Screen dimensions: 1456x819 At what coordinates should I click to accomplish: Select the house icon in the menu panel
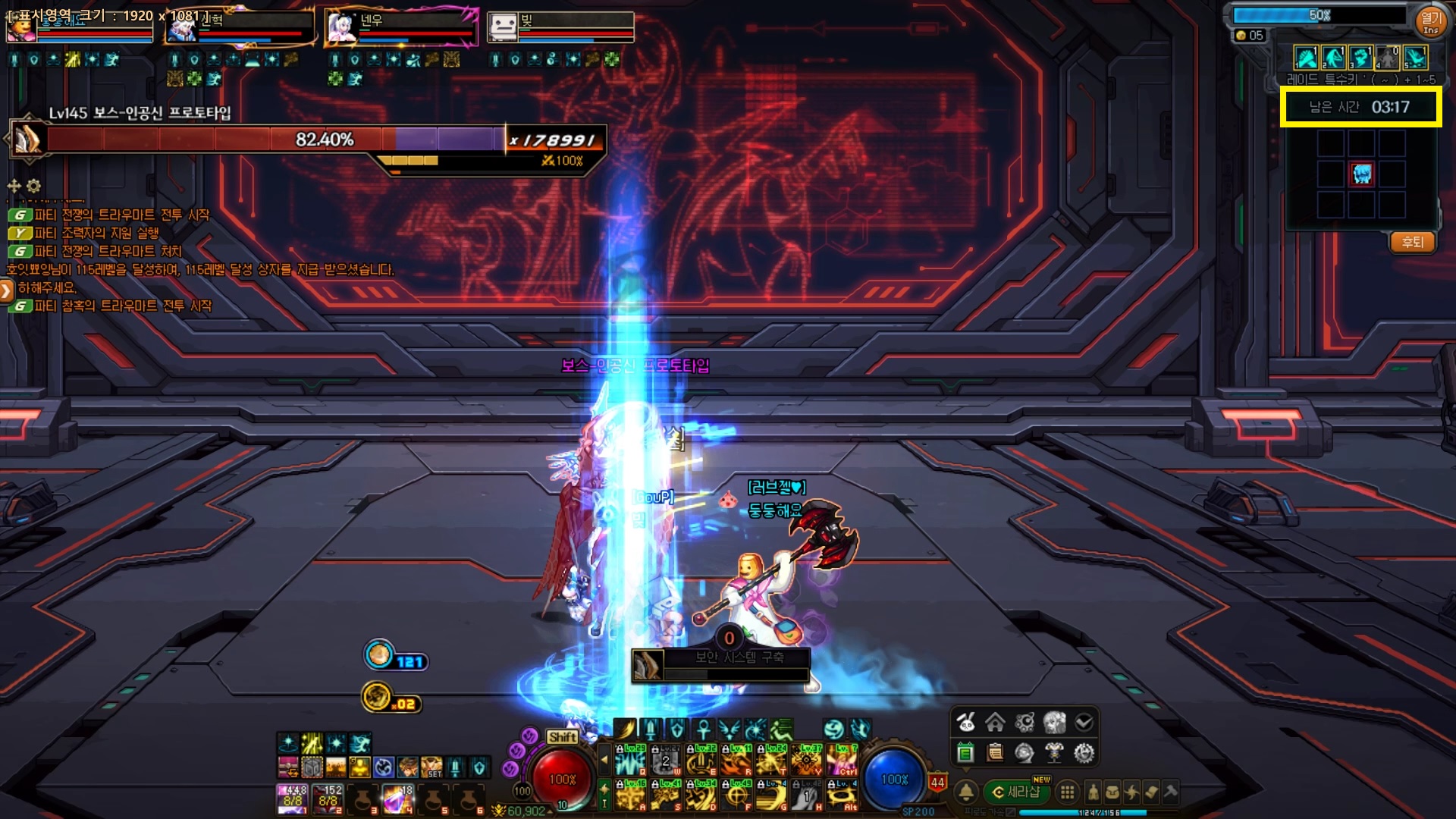click(x=995, y=723)
